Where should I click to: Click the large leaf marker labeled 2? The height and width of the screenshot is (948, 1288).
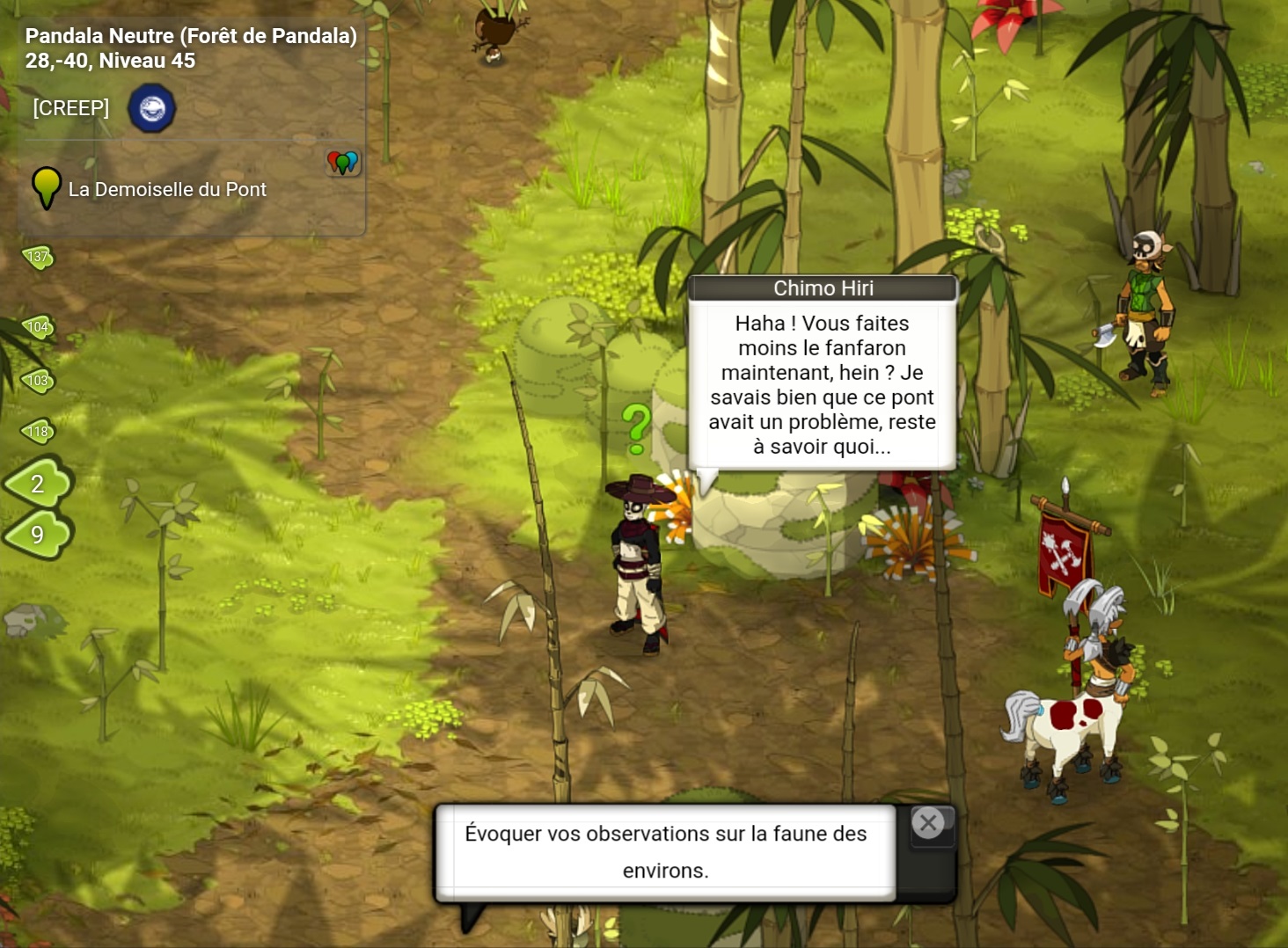(x=38, y=483)
